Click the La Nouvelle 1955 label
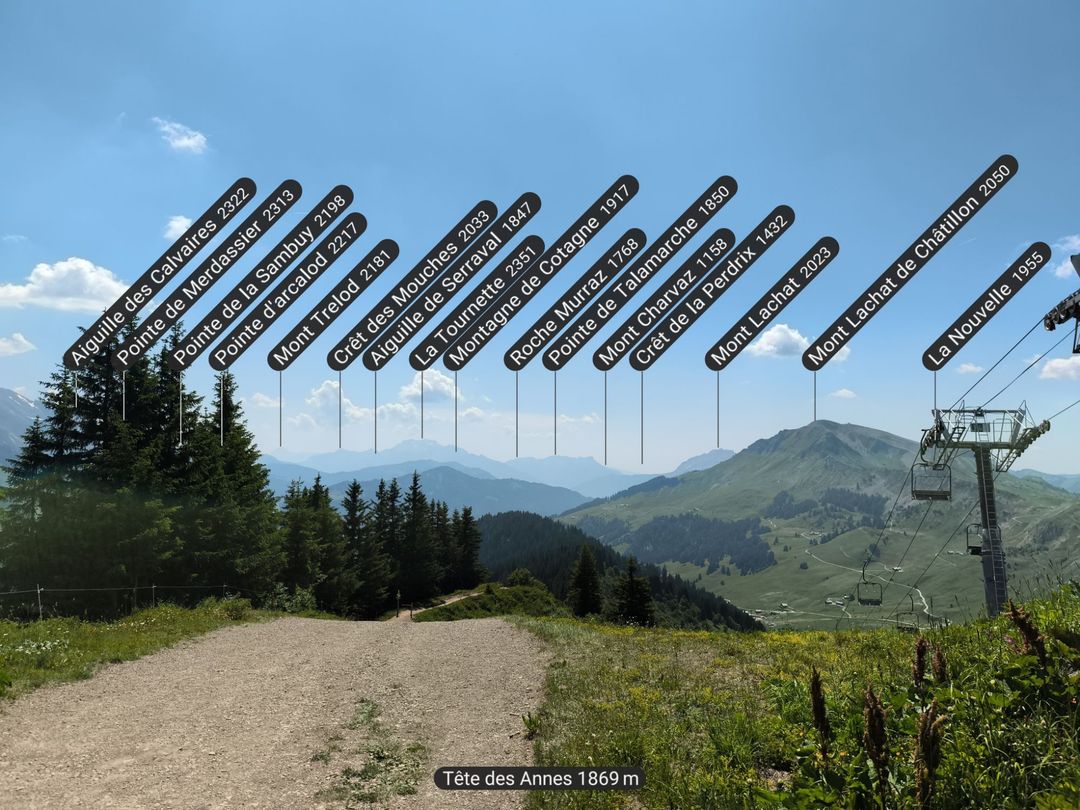The height and width of the screenshot is (810, 1080). click(987, 305)
